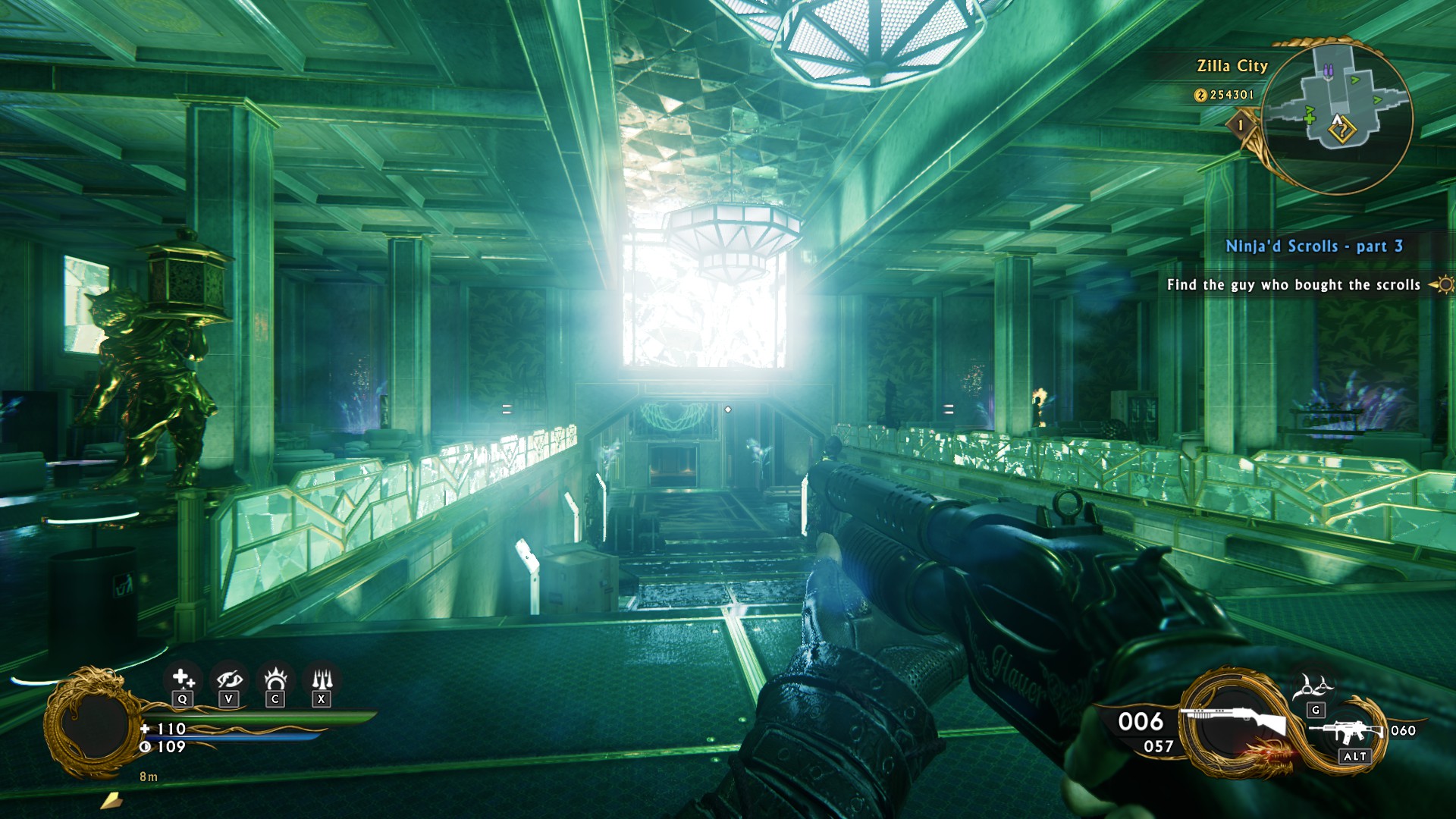Cast the ground spikes ability

tap(322, 679)
